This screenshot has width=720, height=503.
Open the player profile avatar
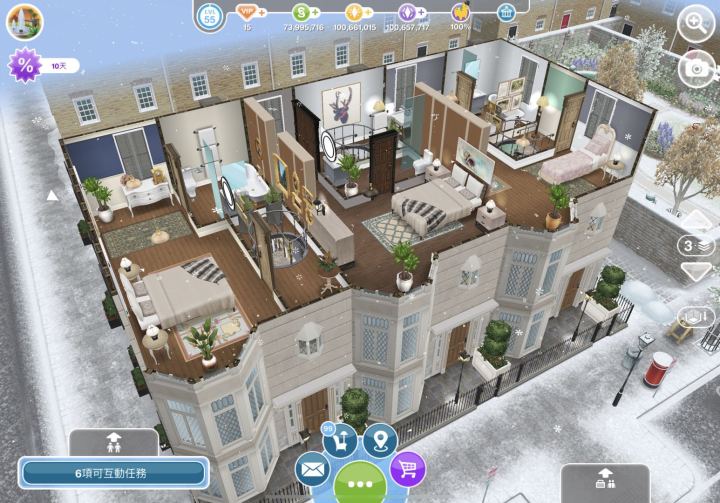pos(24,20)
